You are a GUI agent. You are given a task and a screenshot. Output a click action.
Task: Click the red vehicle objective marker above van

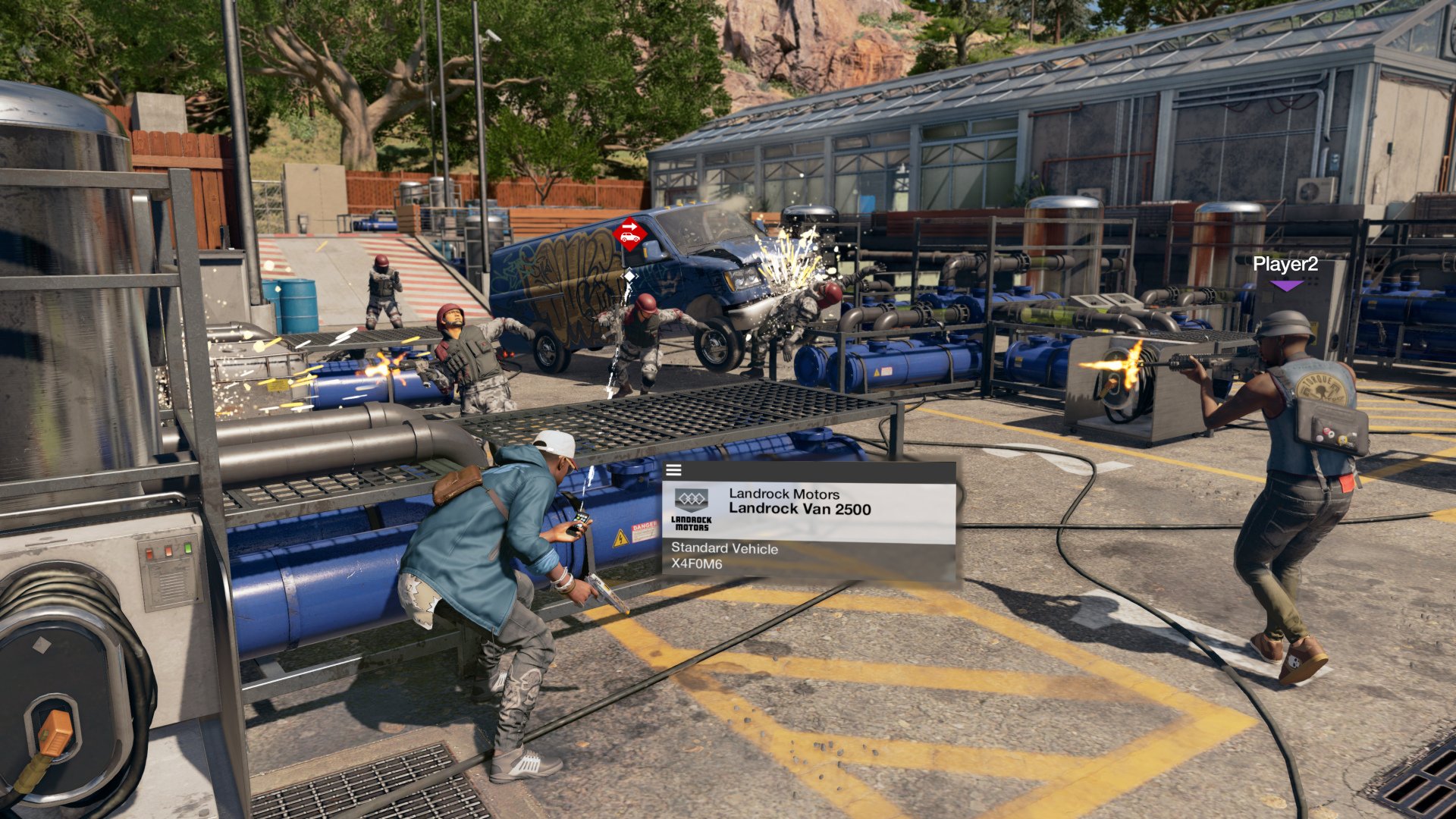(x=630, y=234)
